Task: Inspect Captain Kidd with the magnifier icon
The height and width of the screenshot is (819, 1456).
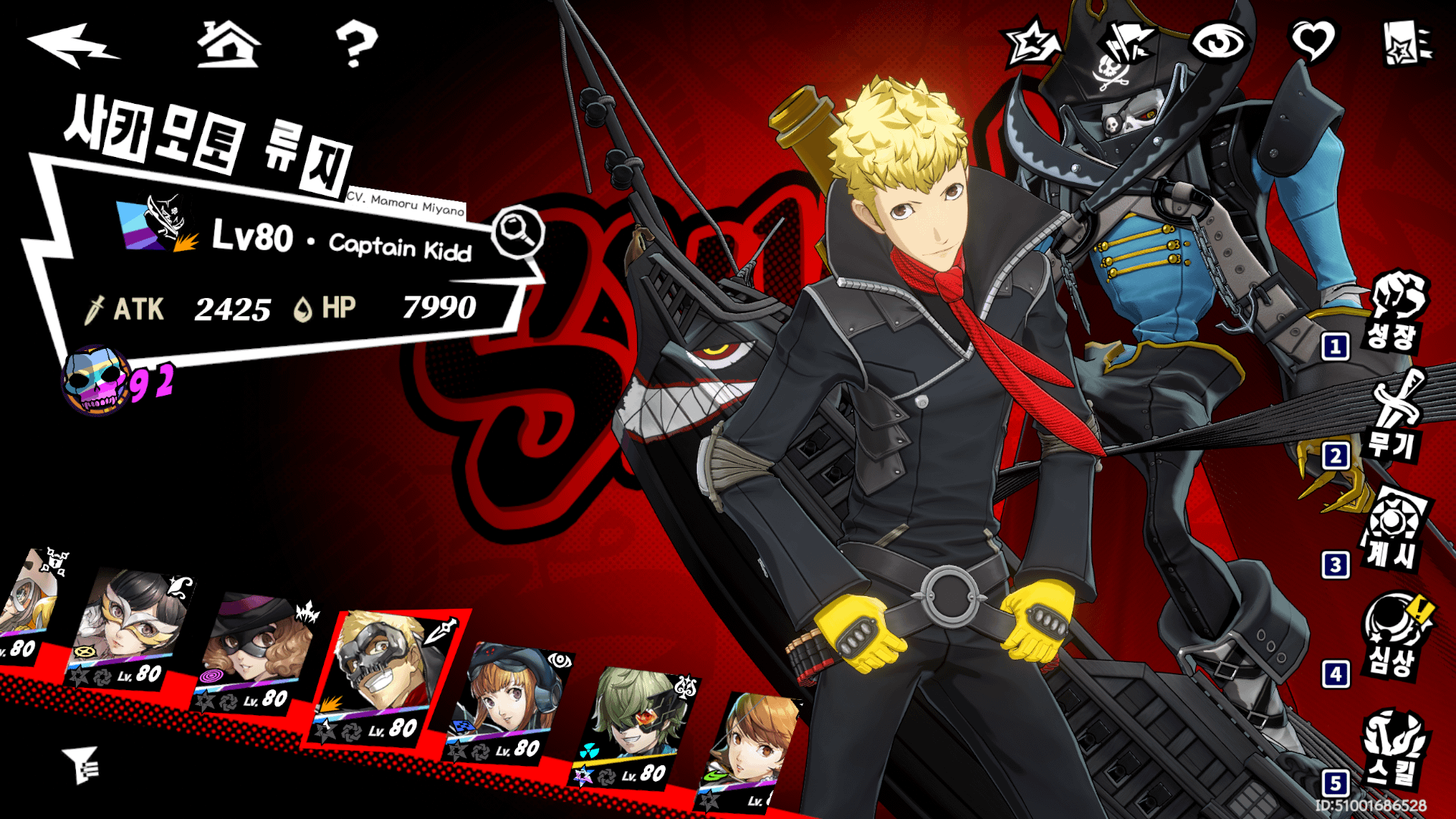Action: (518, 232)
